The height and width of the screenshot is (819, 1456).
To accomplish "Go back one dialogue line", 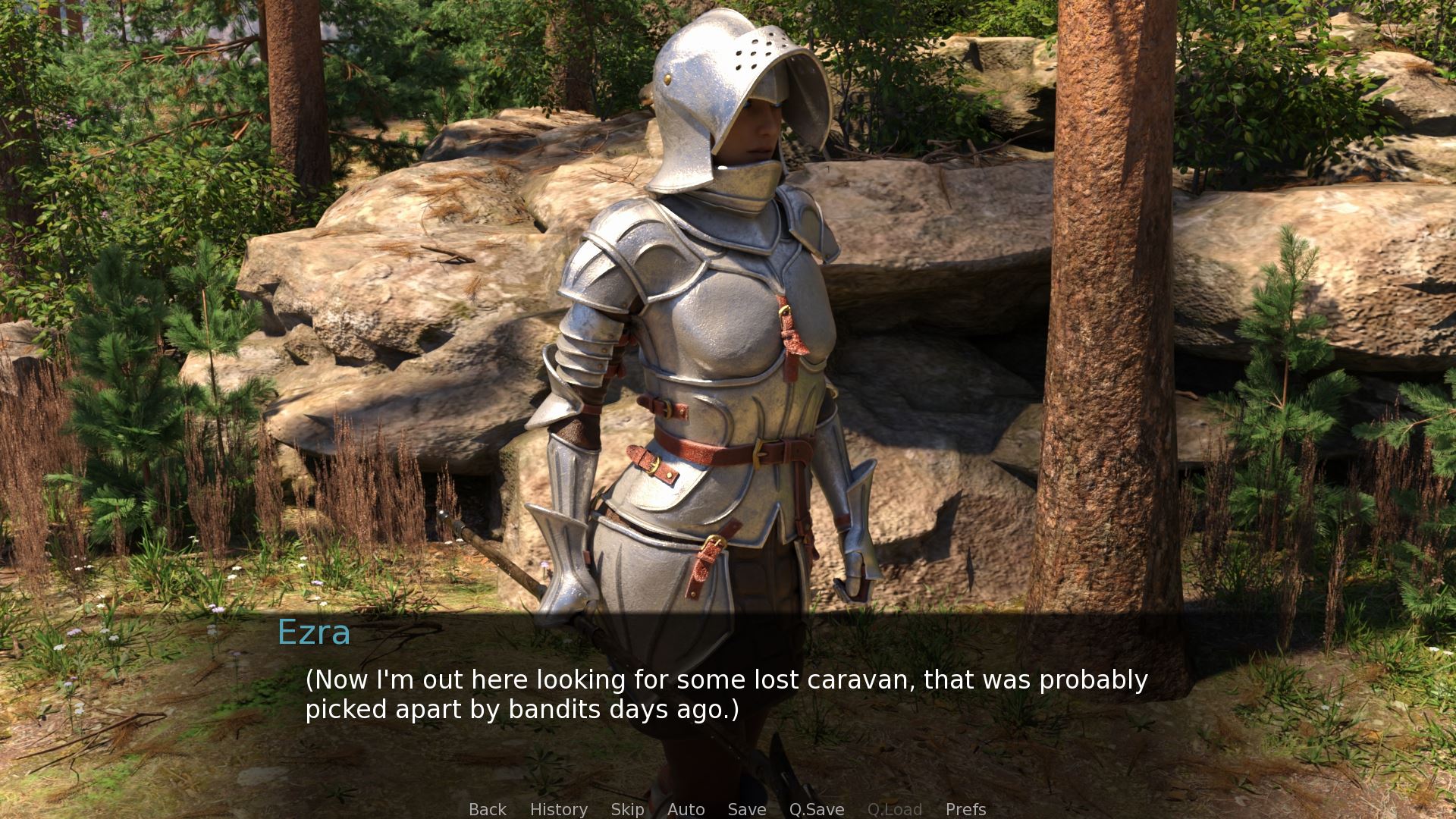I will coord(487,809).
